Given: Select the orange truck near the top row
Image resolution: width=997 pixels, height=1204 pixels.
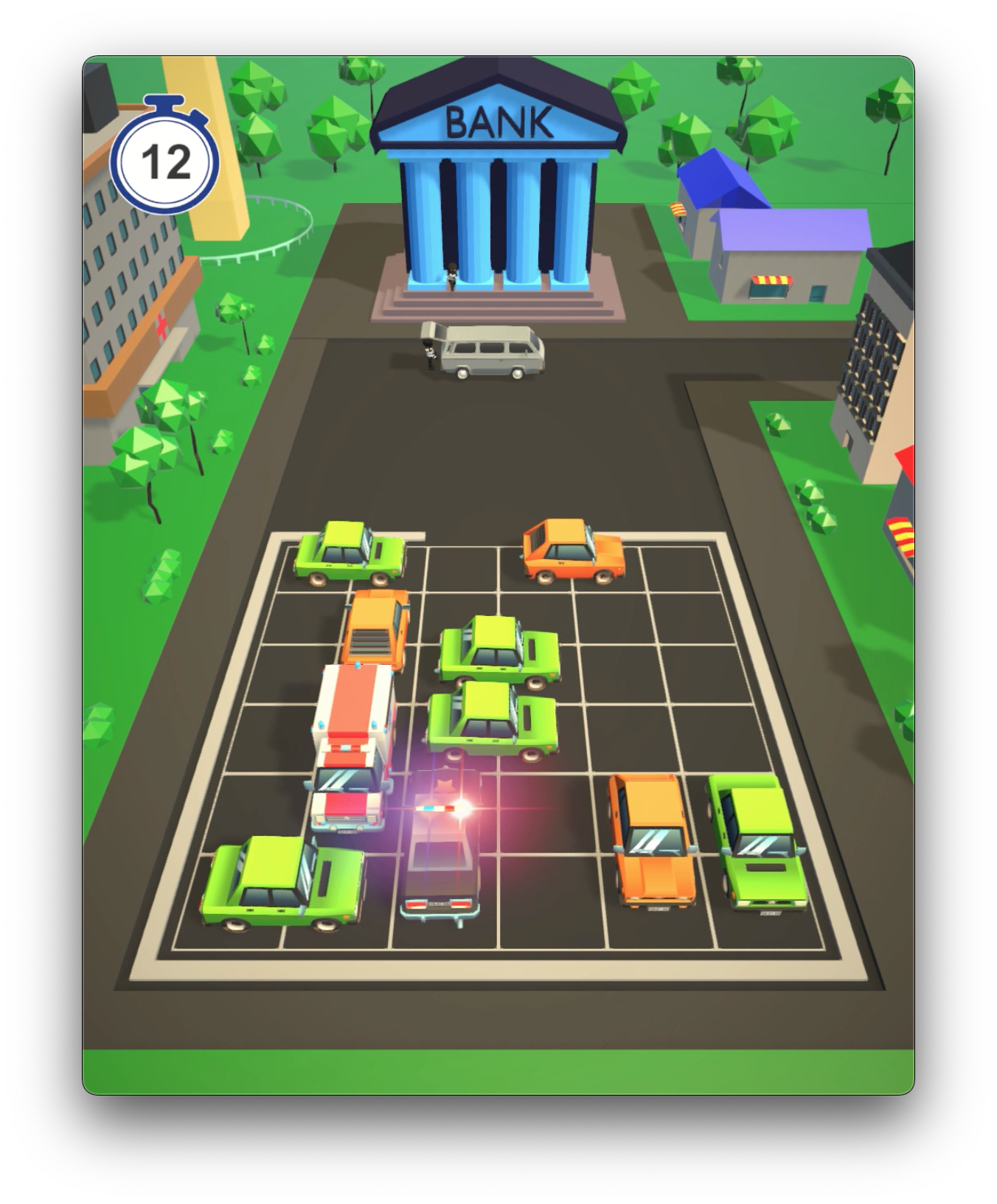Looking at the screenshot, I should (x=375, y=627).
